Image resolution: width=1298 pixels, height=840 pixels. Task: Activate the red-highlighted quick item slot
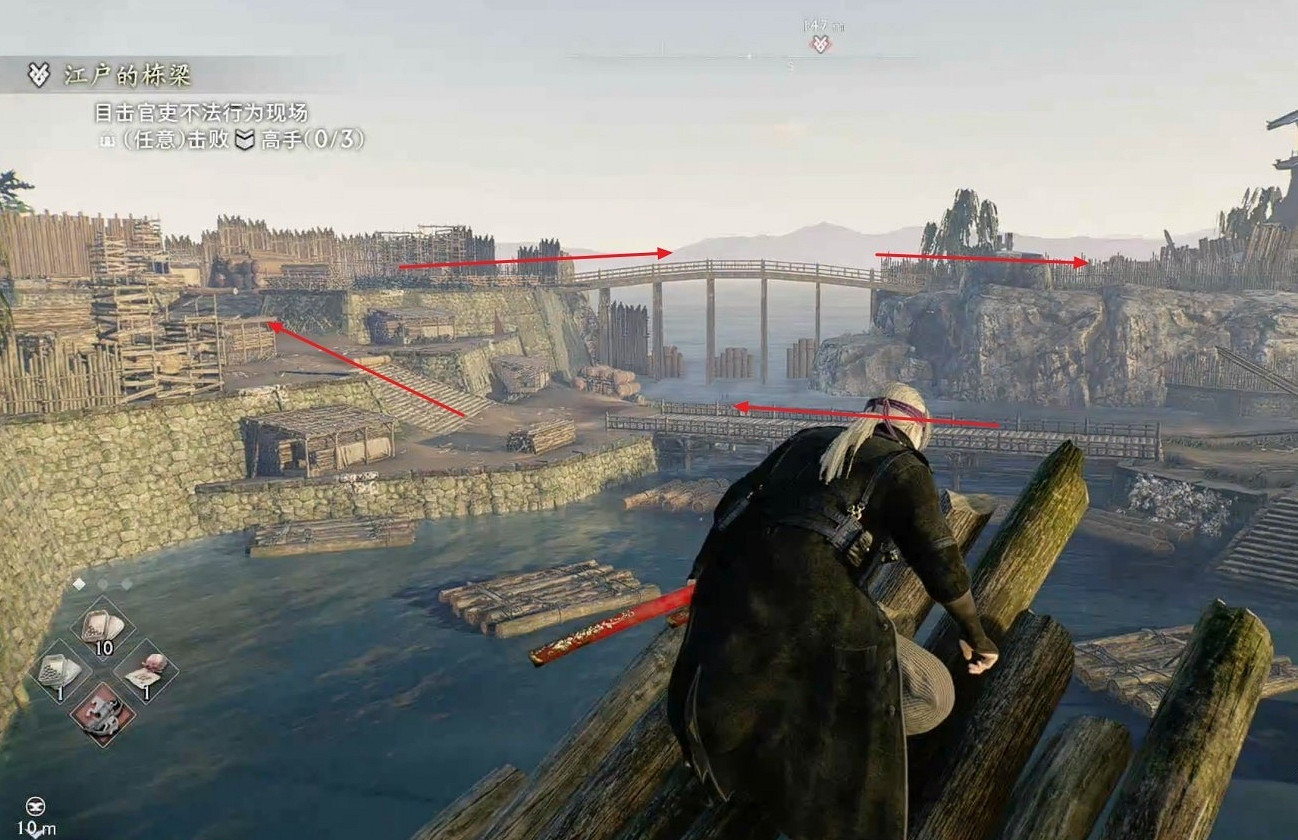103,713
